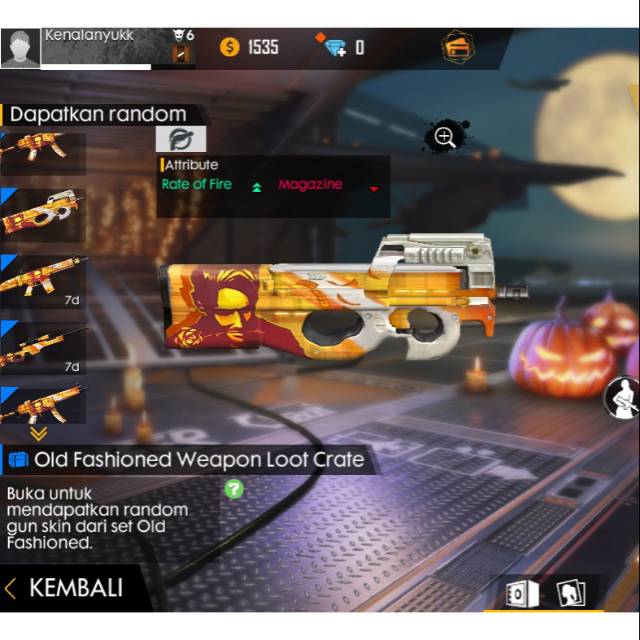This screenshot has height=640, width=640.
Task: Open the player profile avatar
Action: pyautogui.click(x=21, y=48)
